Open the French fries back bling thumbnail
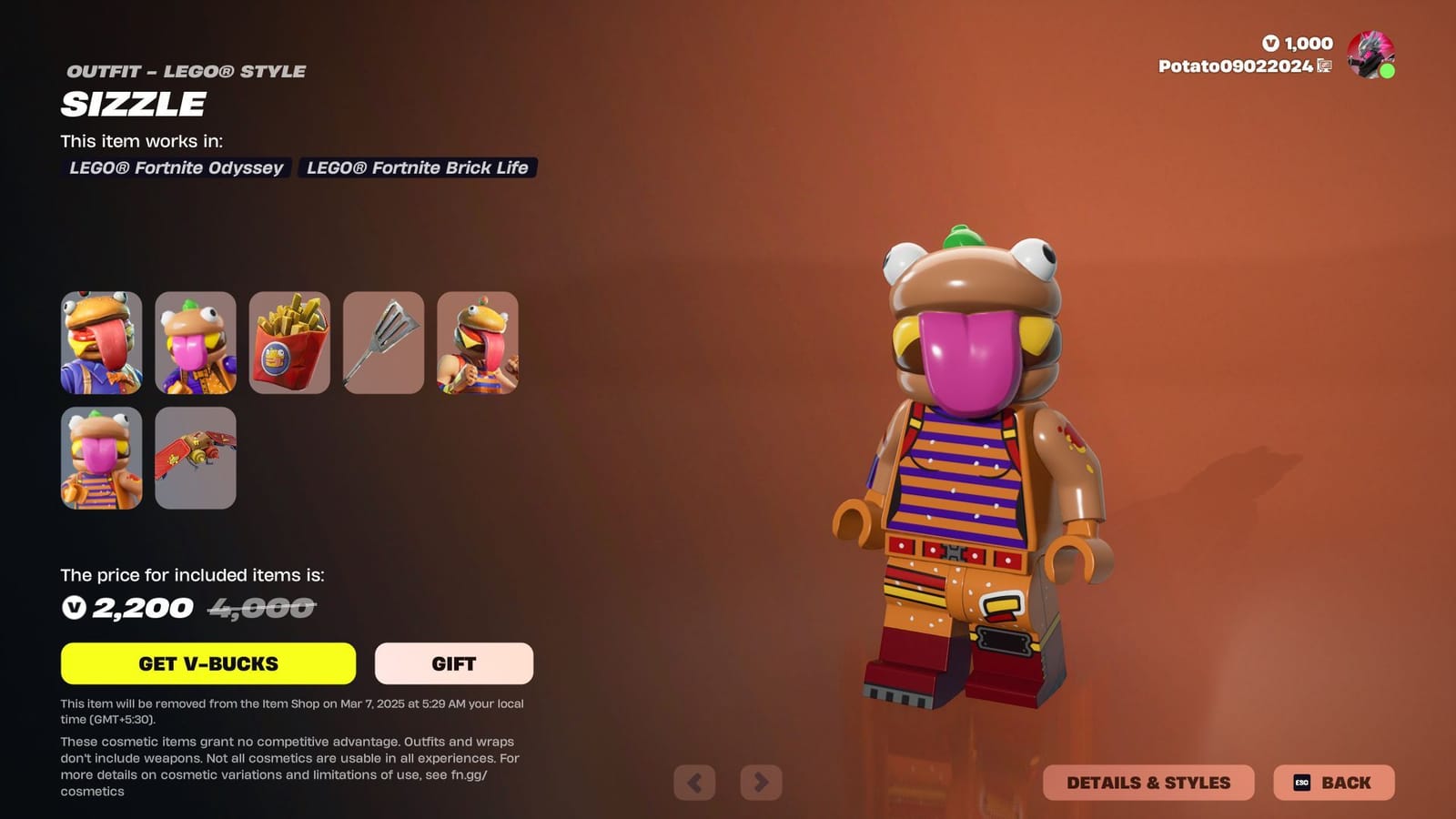1456x819 pixels. click(289, 343)
